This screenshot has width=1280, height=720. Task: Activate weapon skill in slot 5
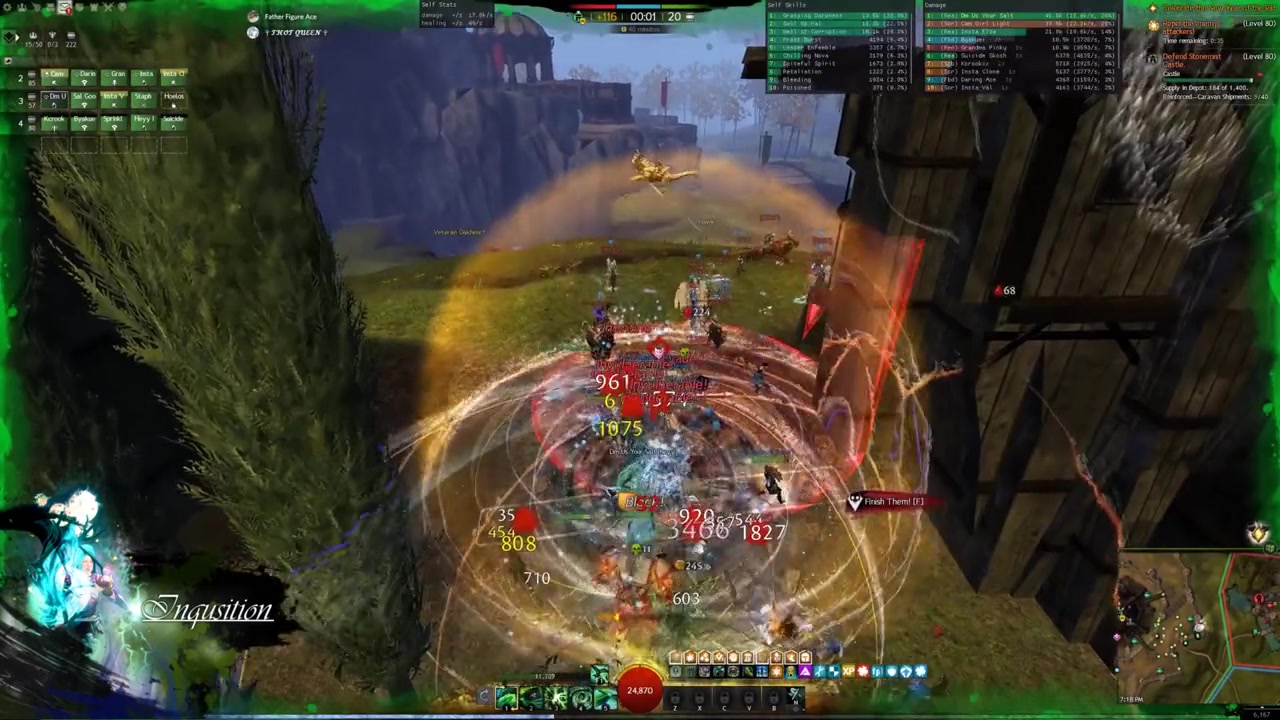[604, 697]
